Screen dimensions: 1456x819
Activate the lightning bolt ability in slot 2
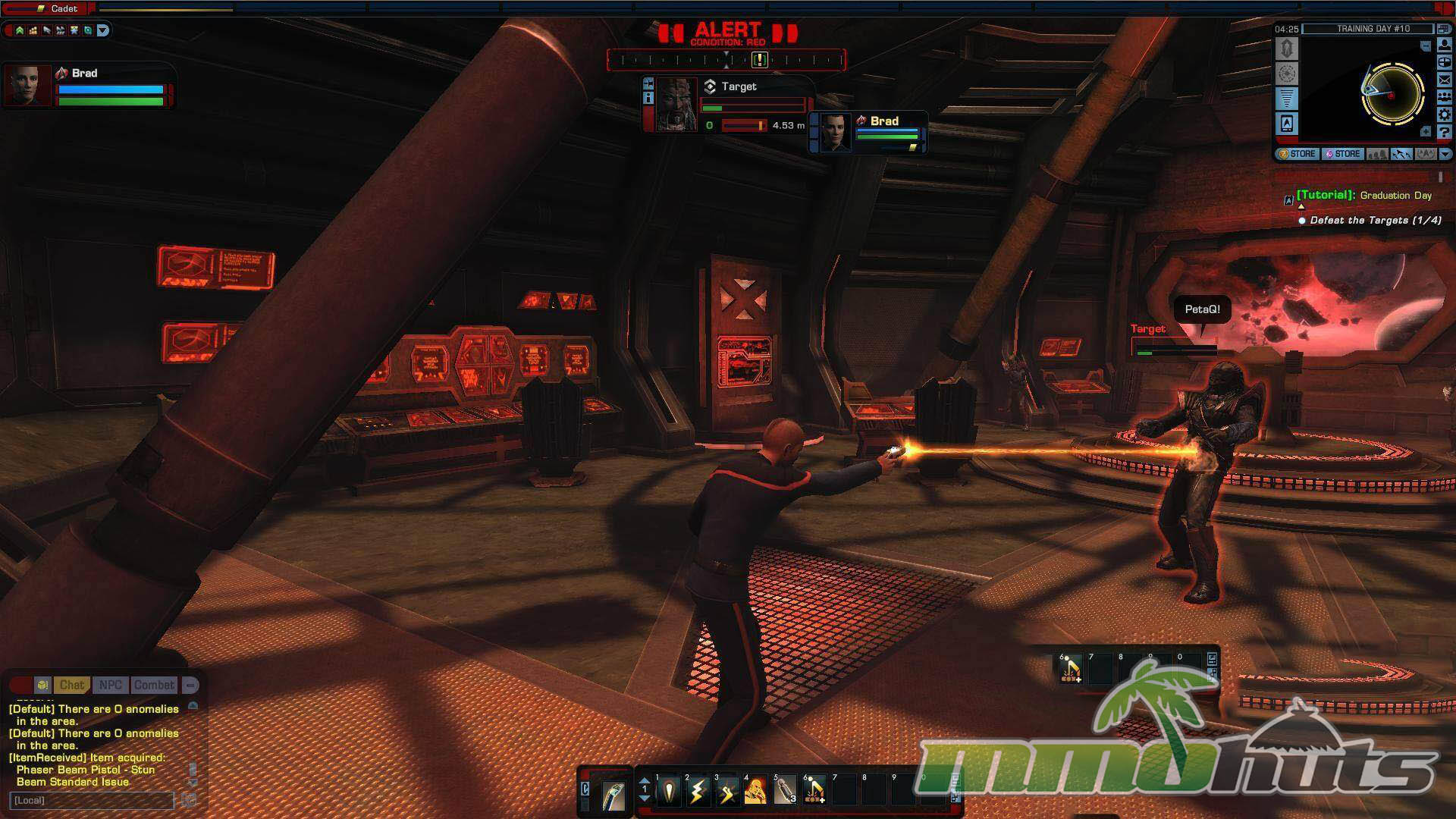tap(697, 791)
